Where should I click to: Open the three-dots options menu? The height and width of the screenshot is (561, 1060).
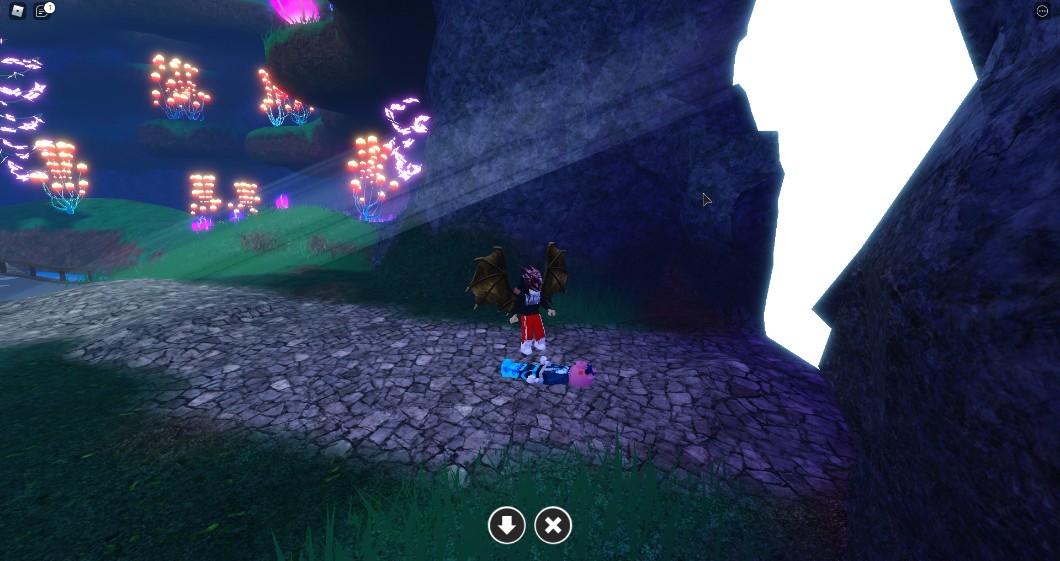click(1041, 11)
